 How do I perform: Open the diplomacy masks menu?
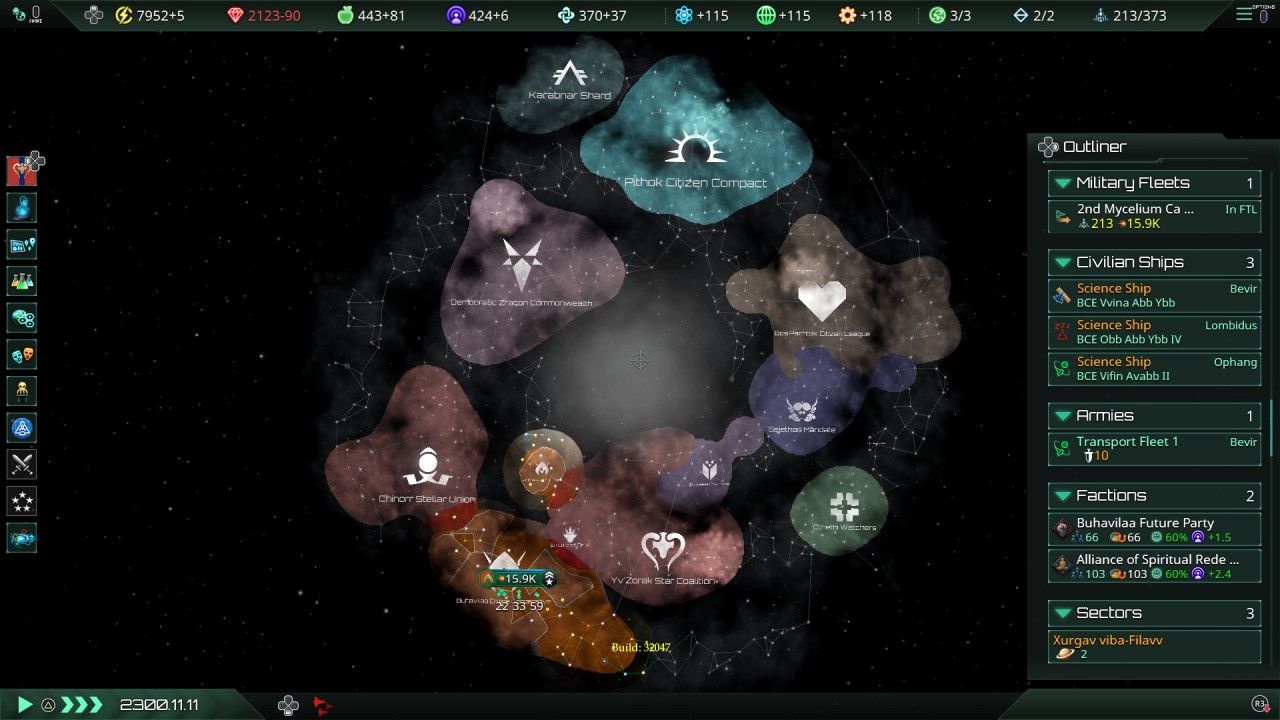tap(22, 354)
